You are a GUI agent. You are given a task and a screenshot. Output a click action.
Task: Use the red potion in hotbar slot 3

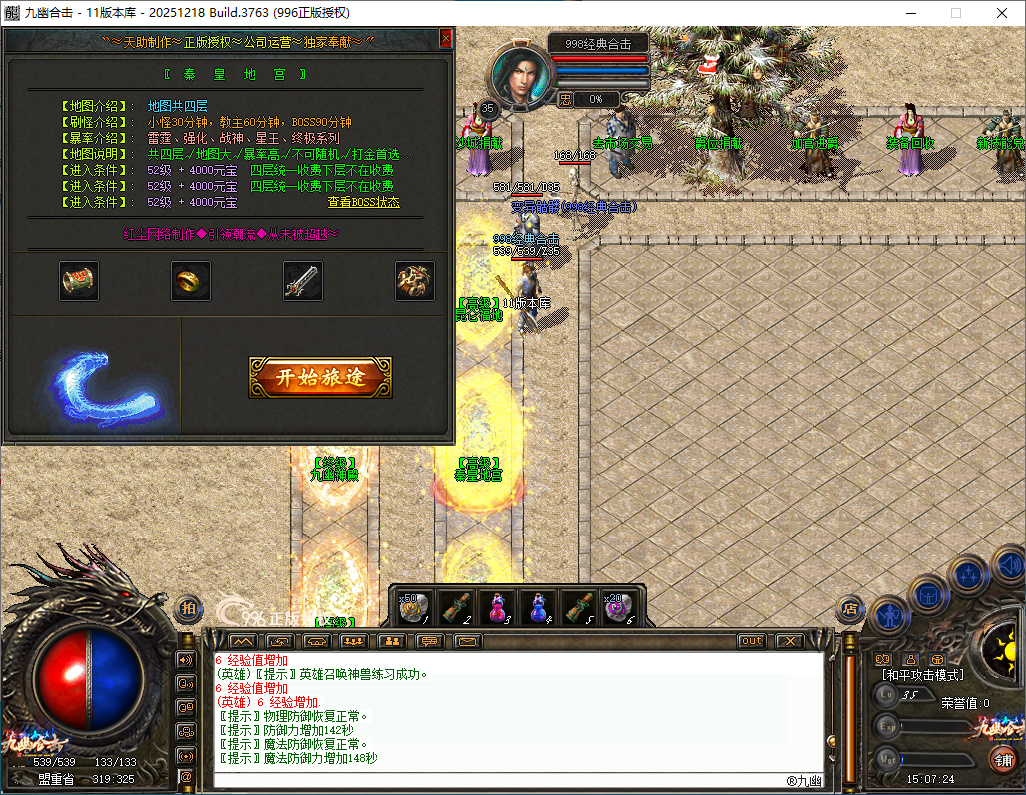tap(496, 608)
